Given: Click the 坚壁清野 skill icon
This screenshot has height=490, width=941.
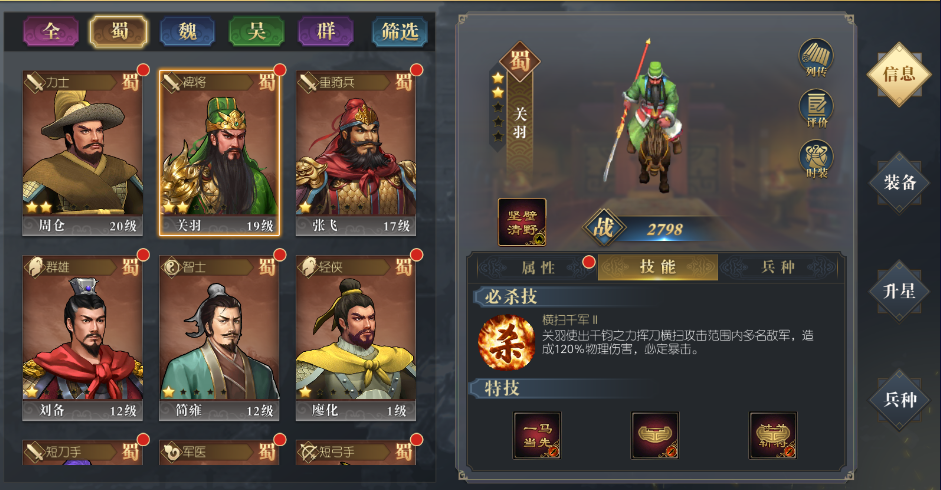Looking at the screenshot, I should 522,222.
